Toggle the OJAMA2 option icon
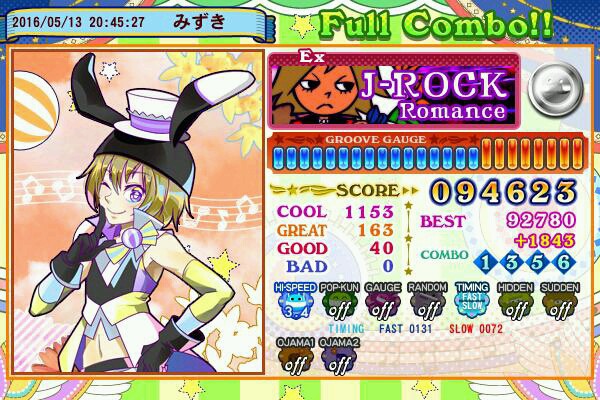The image size is (600, 400). [x=337, y=357]
